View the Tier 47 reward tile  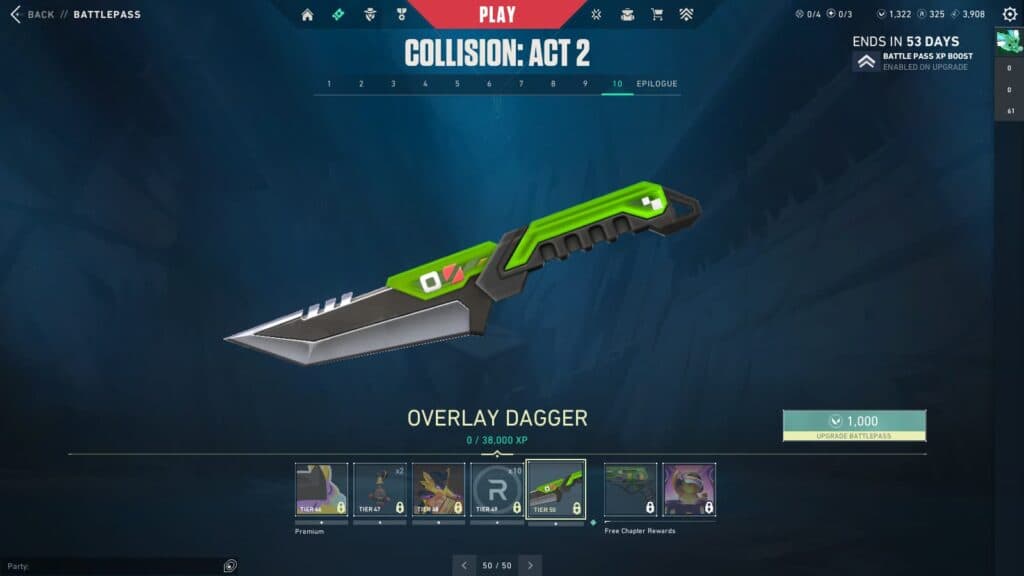point(380,489)
